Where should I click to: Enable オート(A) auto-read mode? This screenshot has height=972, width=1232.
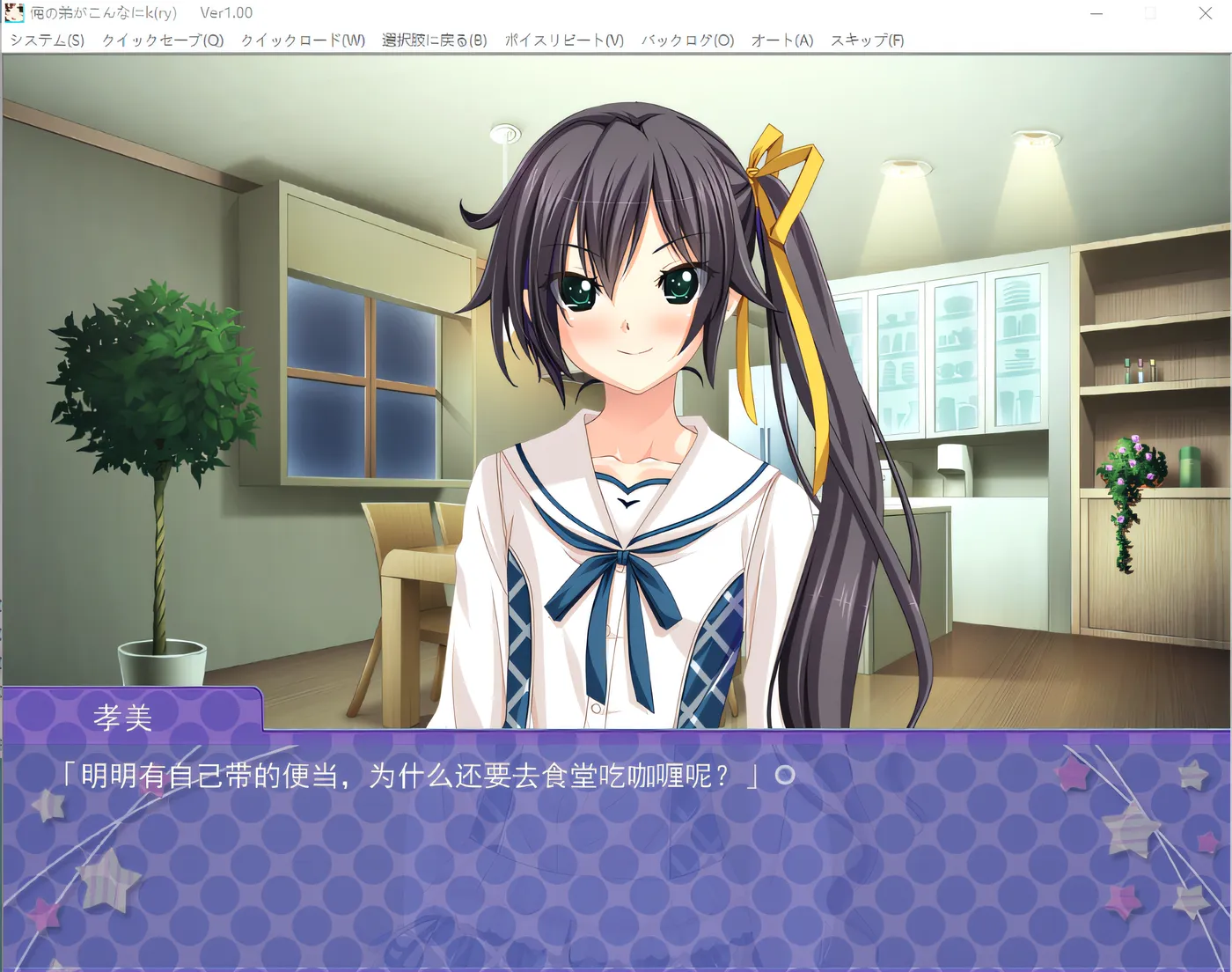tap(781, 40)
